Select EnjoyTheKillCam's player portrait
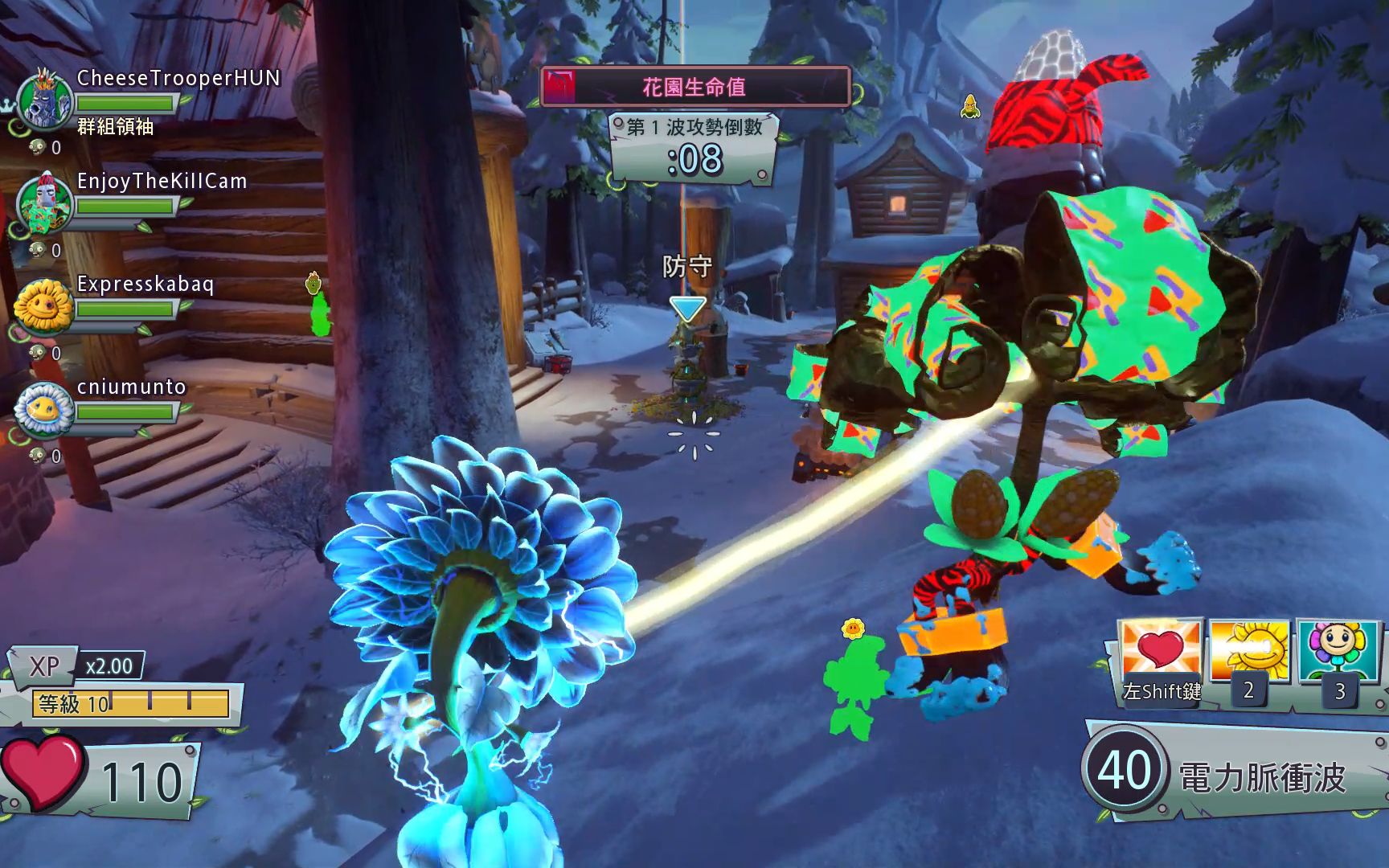Viewport: 1389px width, 868px height. (x=44, y=203)
